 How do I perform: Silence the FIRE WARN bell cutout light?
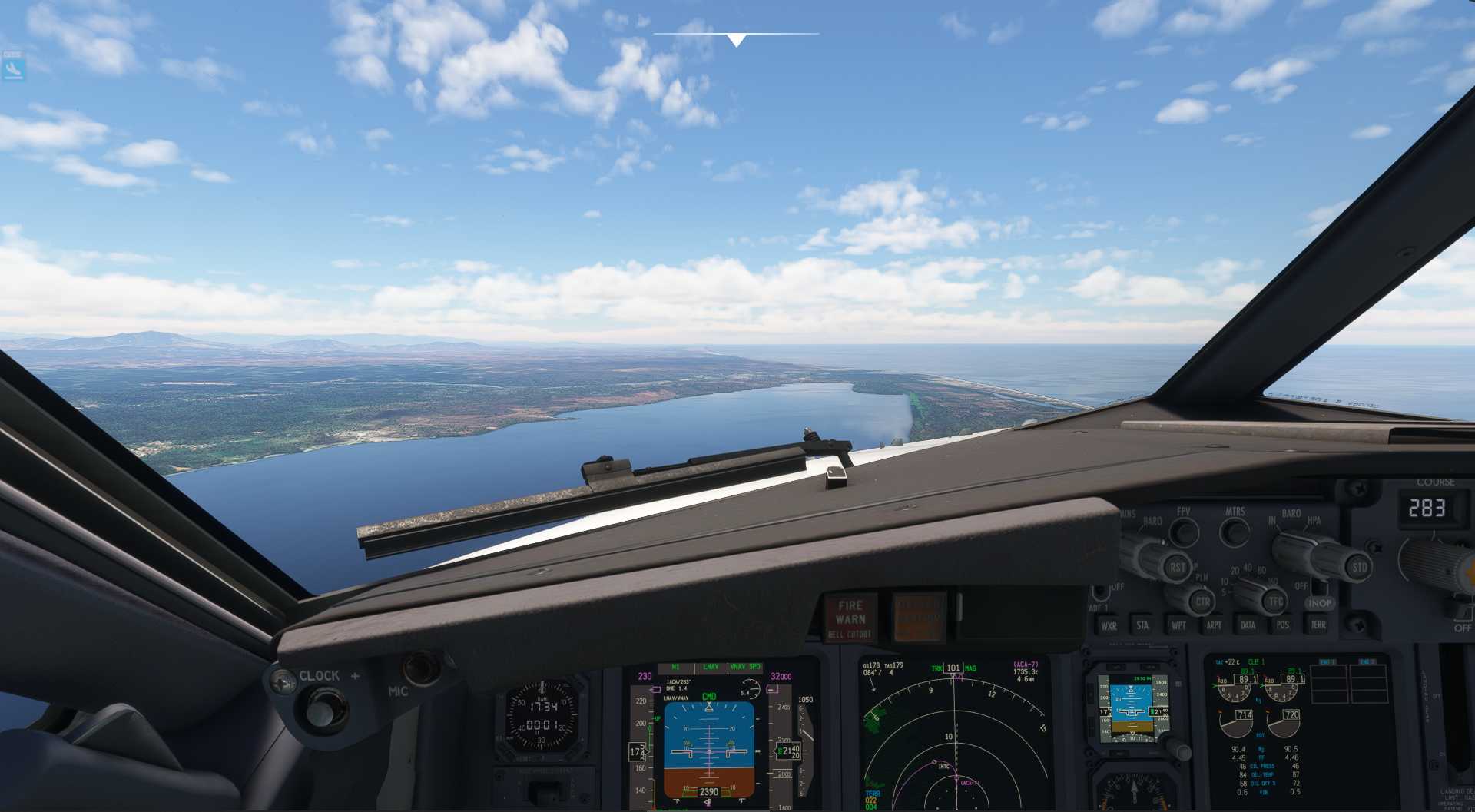pos(850,619)
